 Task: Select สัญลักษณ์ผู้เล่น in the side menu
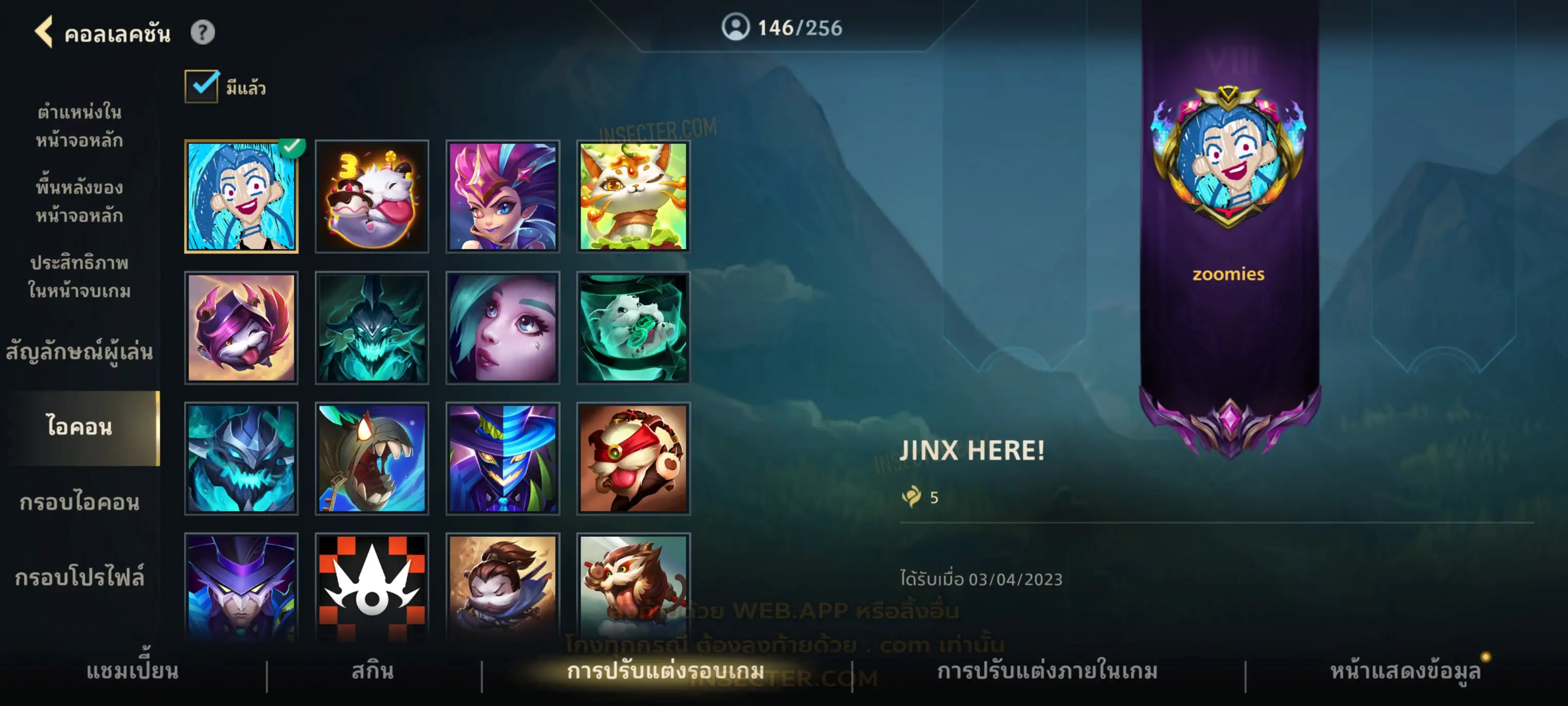[79, 352]
